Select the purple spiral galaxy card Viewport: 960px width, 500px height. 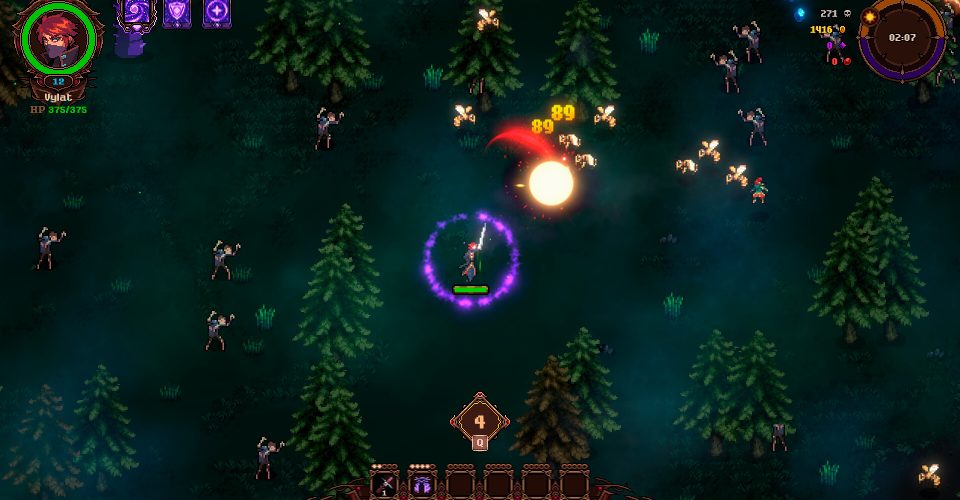click(x=133, y=12)
